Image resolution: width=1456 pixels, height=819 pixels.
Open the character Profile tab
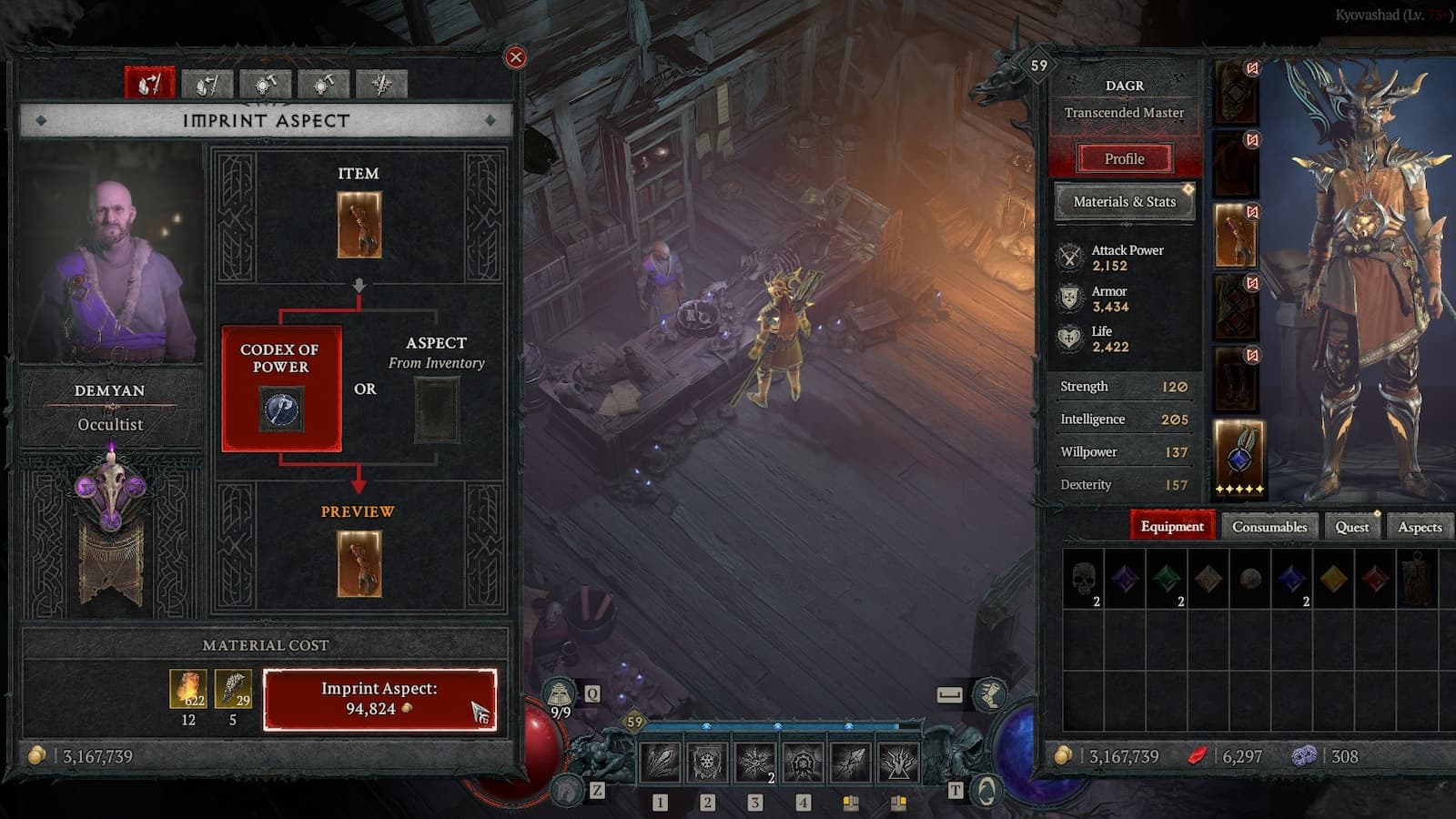pos(1124,158)
